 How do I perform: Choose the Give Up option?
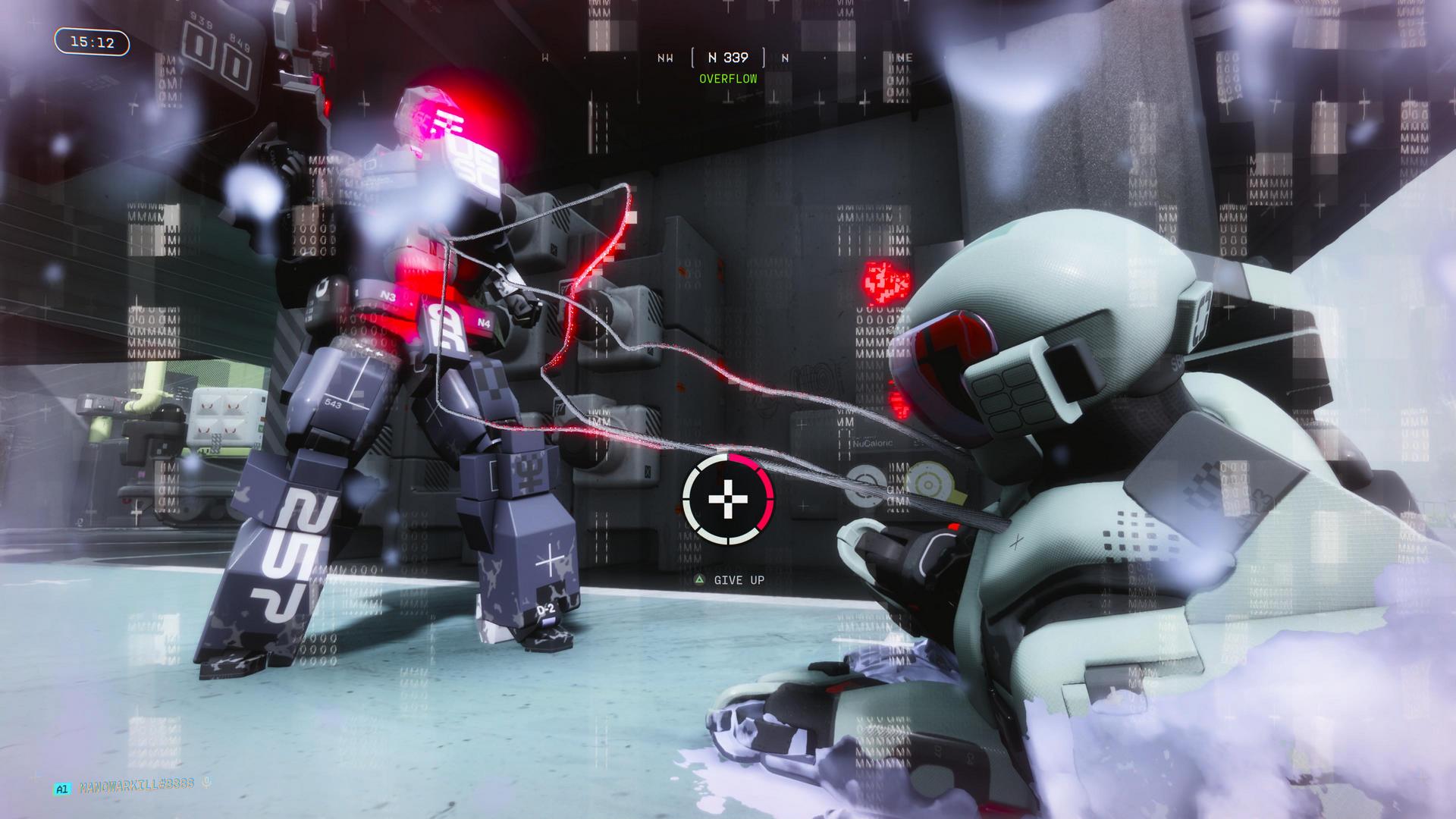tap(730, 580)
